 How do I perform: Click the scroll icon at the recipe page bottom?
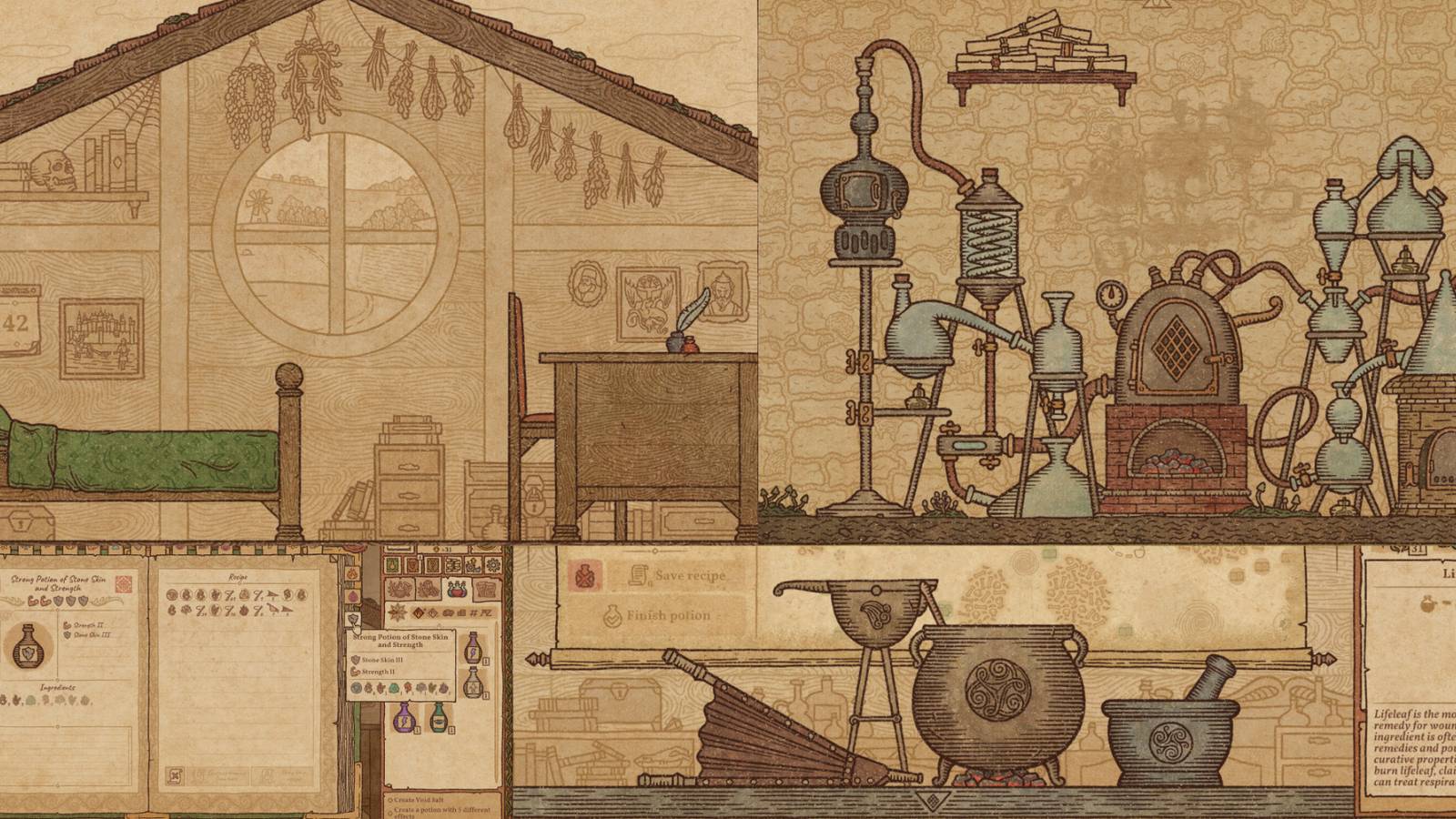(x=175, y=774)
